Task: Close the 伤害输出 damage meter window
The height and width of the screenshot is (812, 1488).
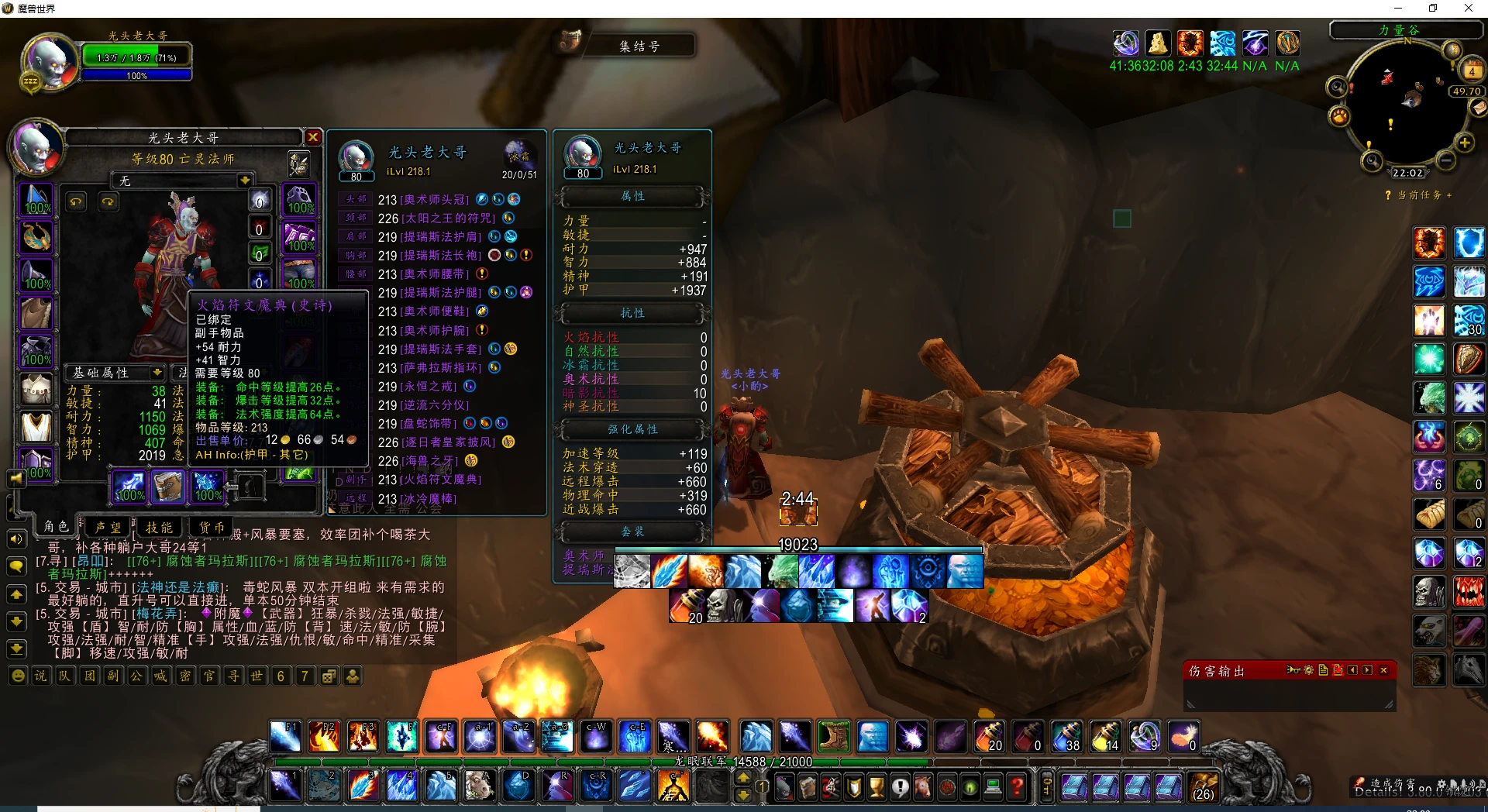Action: [x=1383, y=670]
